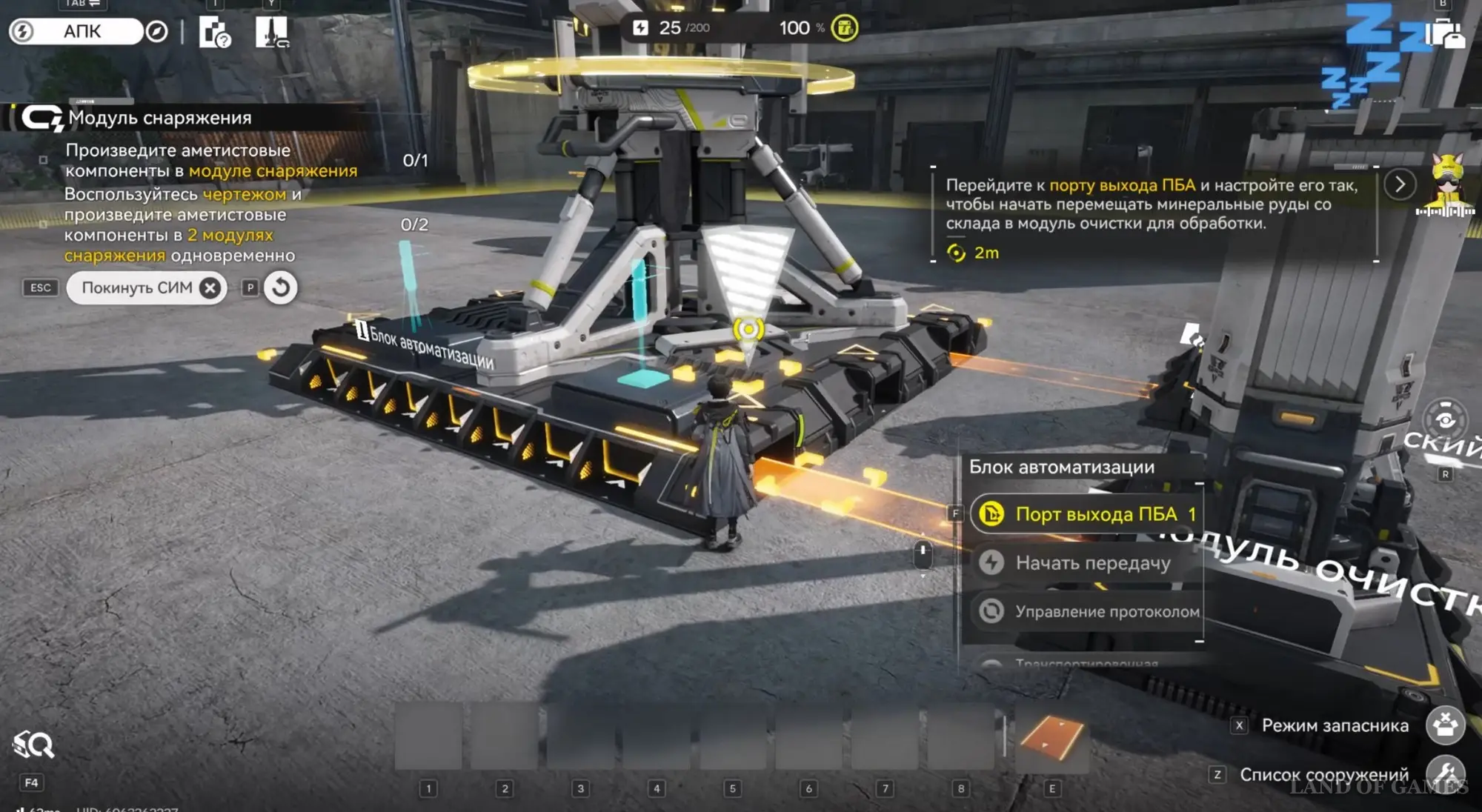
Task: Open the building help icon in top bar
Action: click(x=214, y=32)
